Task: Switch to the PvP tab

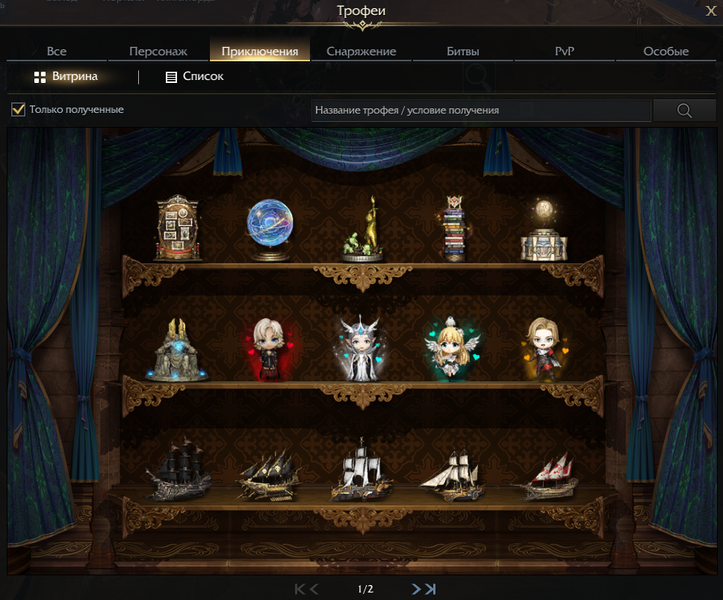Action: 564,51
